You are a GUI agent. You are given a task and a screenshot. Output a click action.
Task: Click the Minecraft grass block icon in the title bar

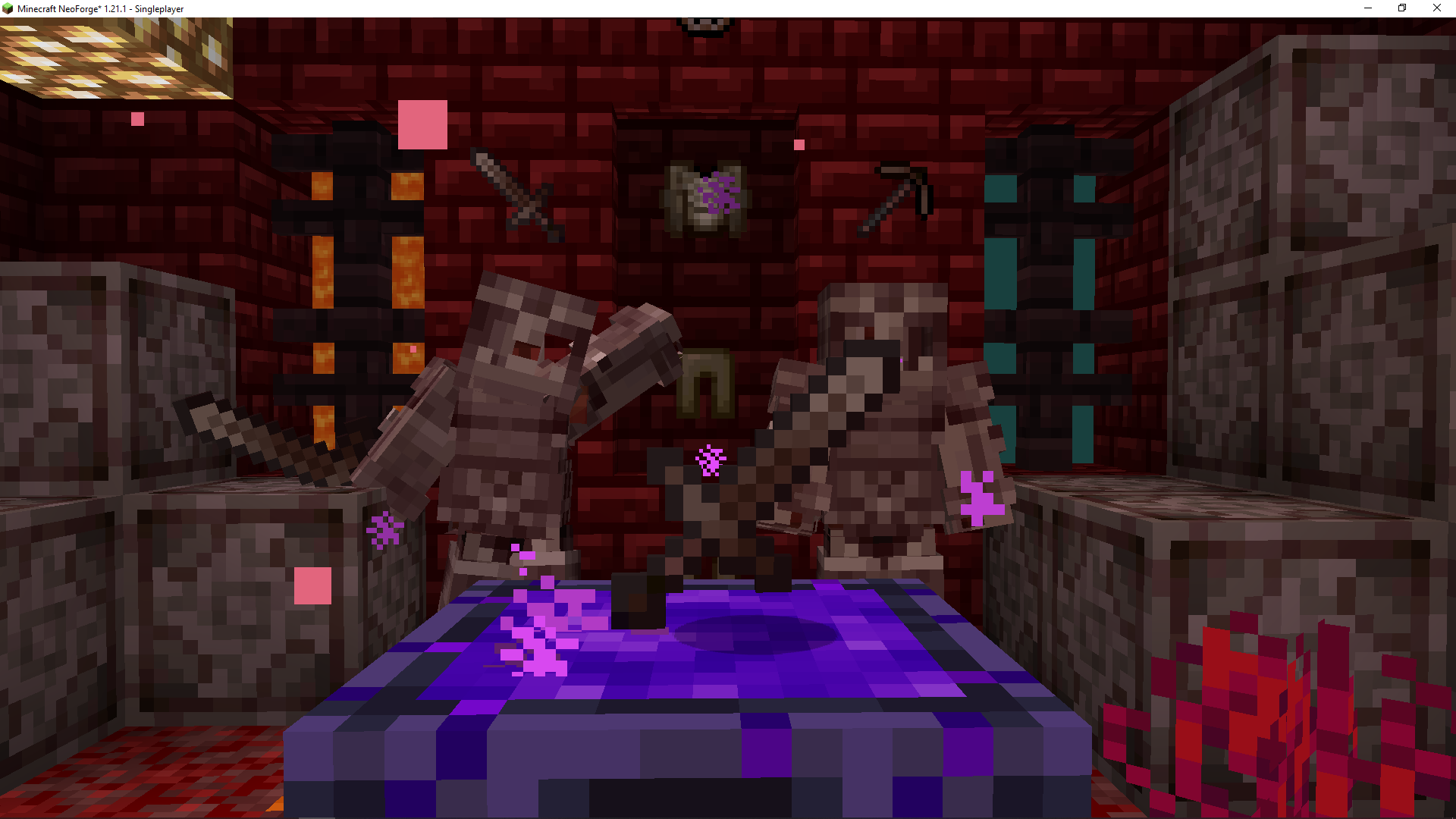[8, 8]
